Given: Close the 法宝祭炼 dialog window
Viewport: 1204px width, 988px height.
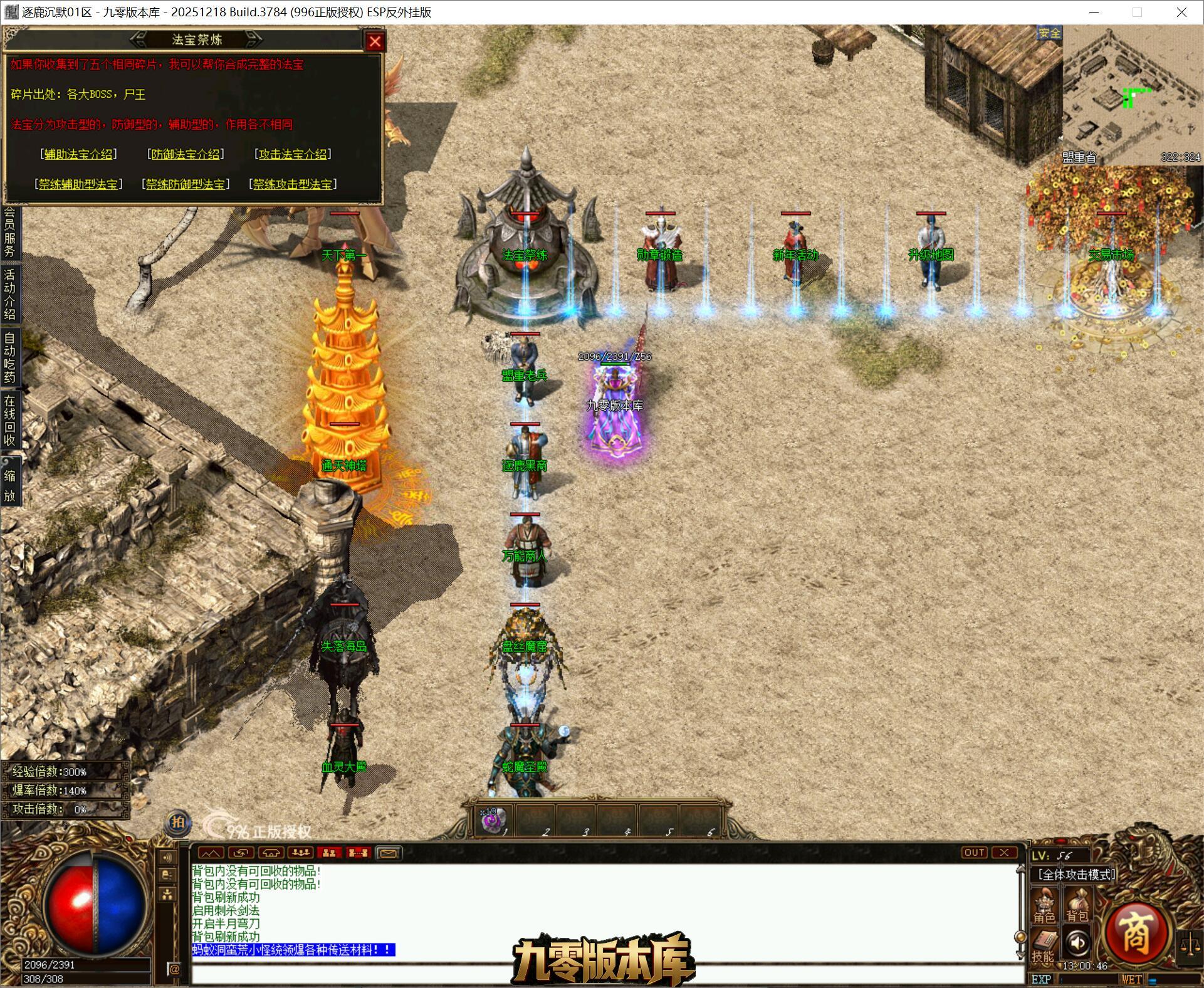Looking at the screenshot, I should [375, 41].
